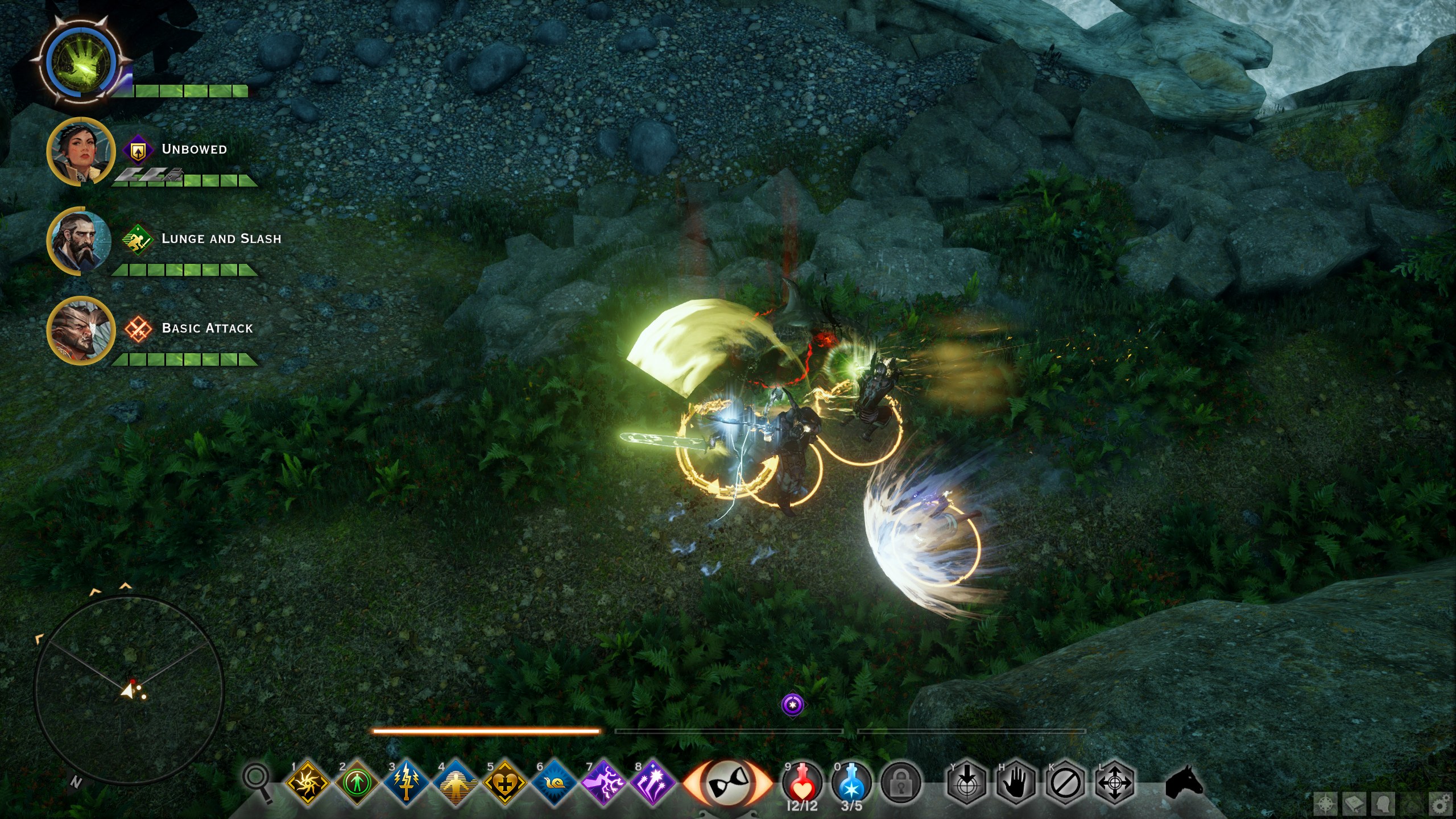Cast the purple sparkling stars spell
The height and width of the screenshot is (819, 1456).
[652, 783]
